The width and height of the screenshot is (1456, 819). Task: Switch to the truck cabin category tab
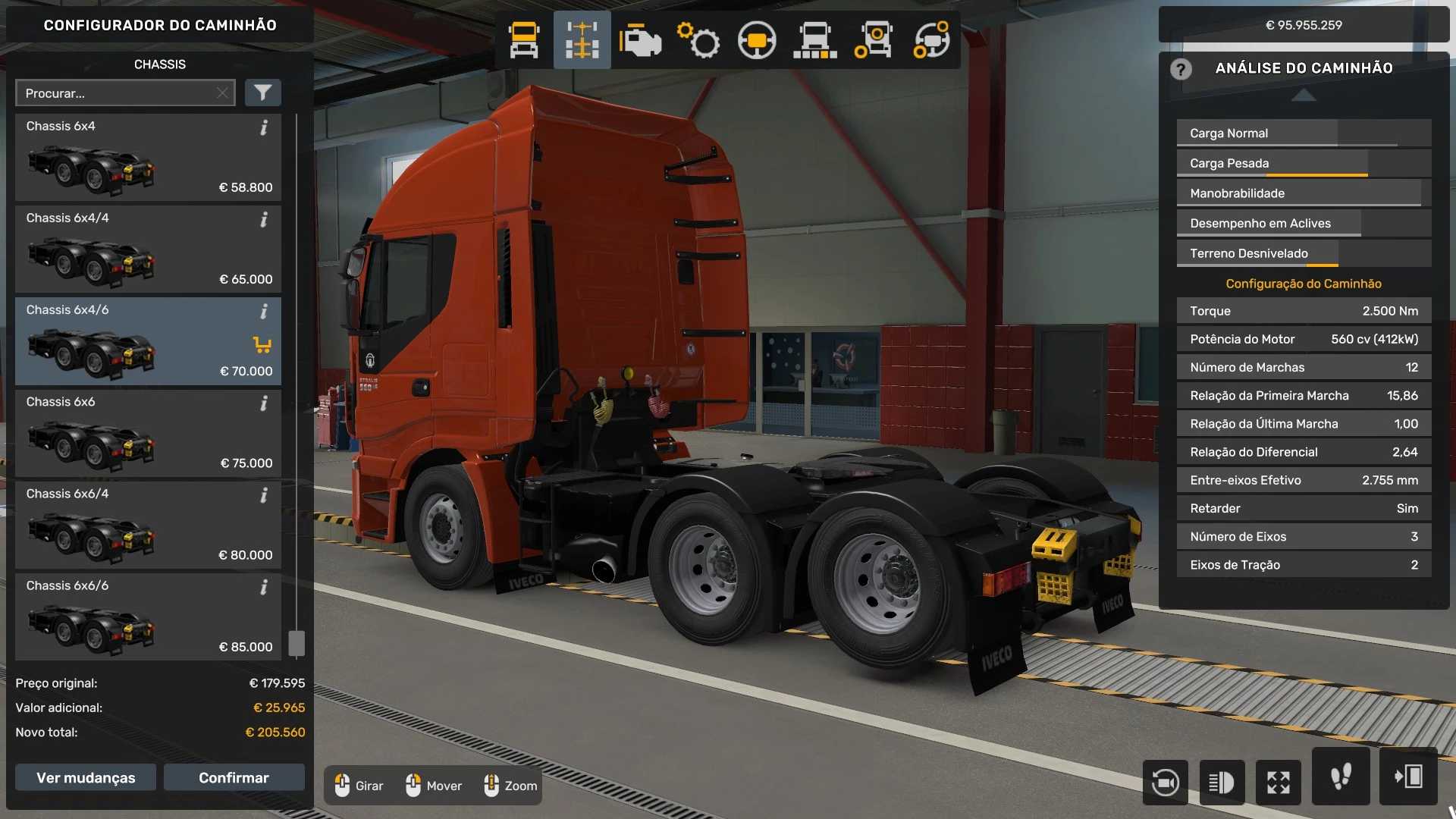[x=524, y=40]
